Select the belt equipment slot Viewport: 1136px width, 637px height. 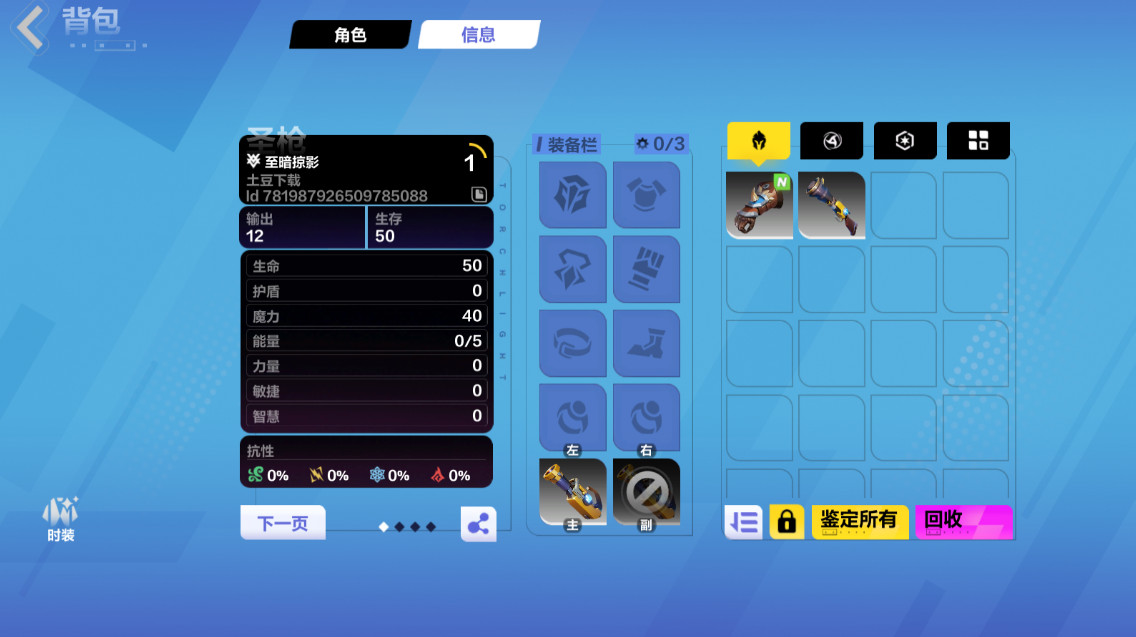click(572, 344)
